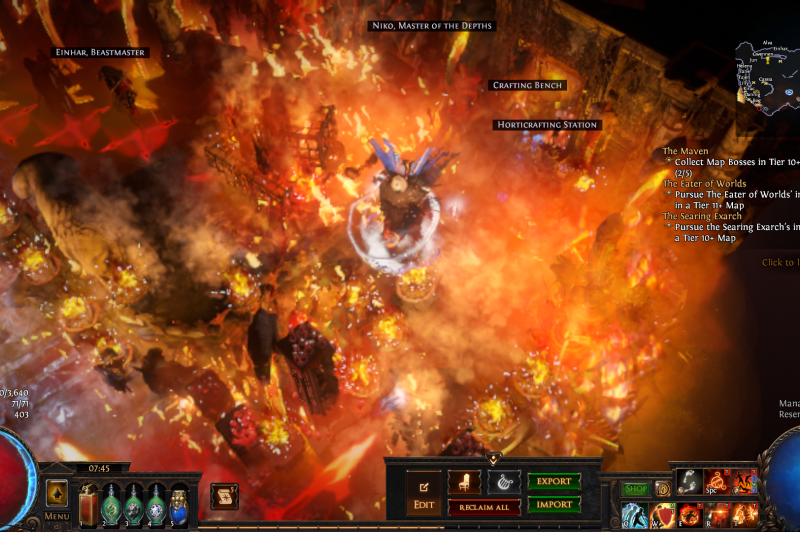800x533 pixels.
Task: Select the Horticrafting Station label
Action: pyautogui.click(x=546, y=125)
